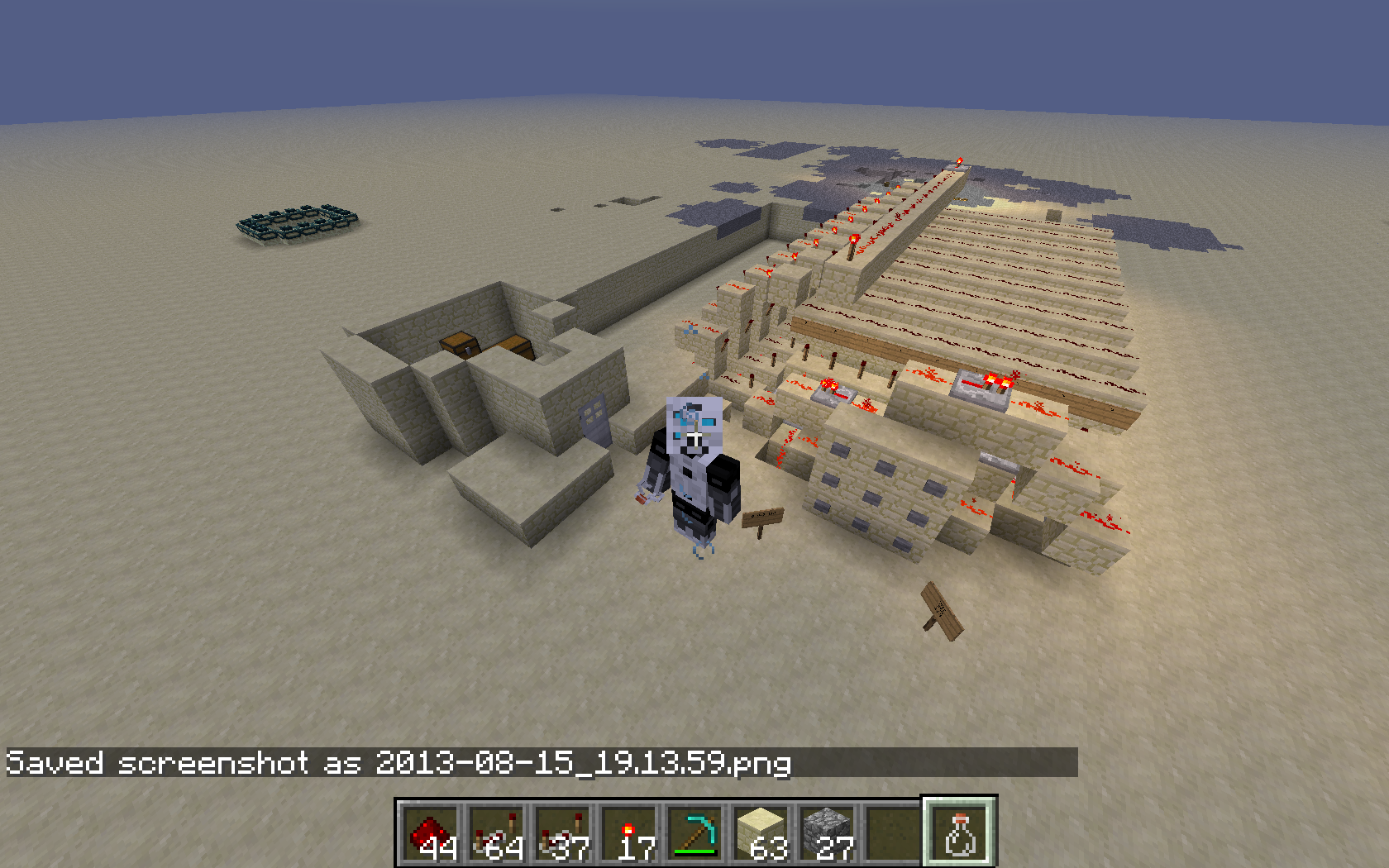Select the glass bottle hotbar slot
This screenshot has height=868, width=1389.
click(960, 833)
